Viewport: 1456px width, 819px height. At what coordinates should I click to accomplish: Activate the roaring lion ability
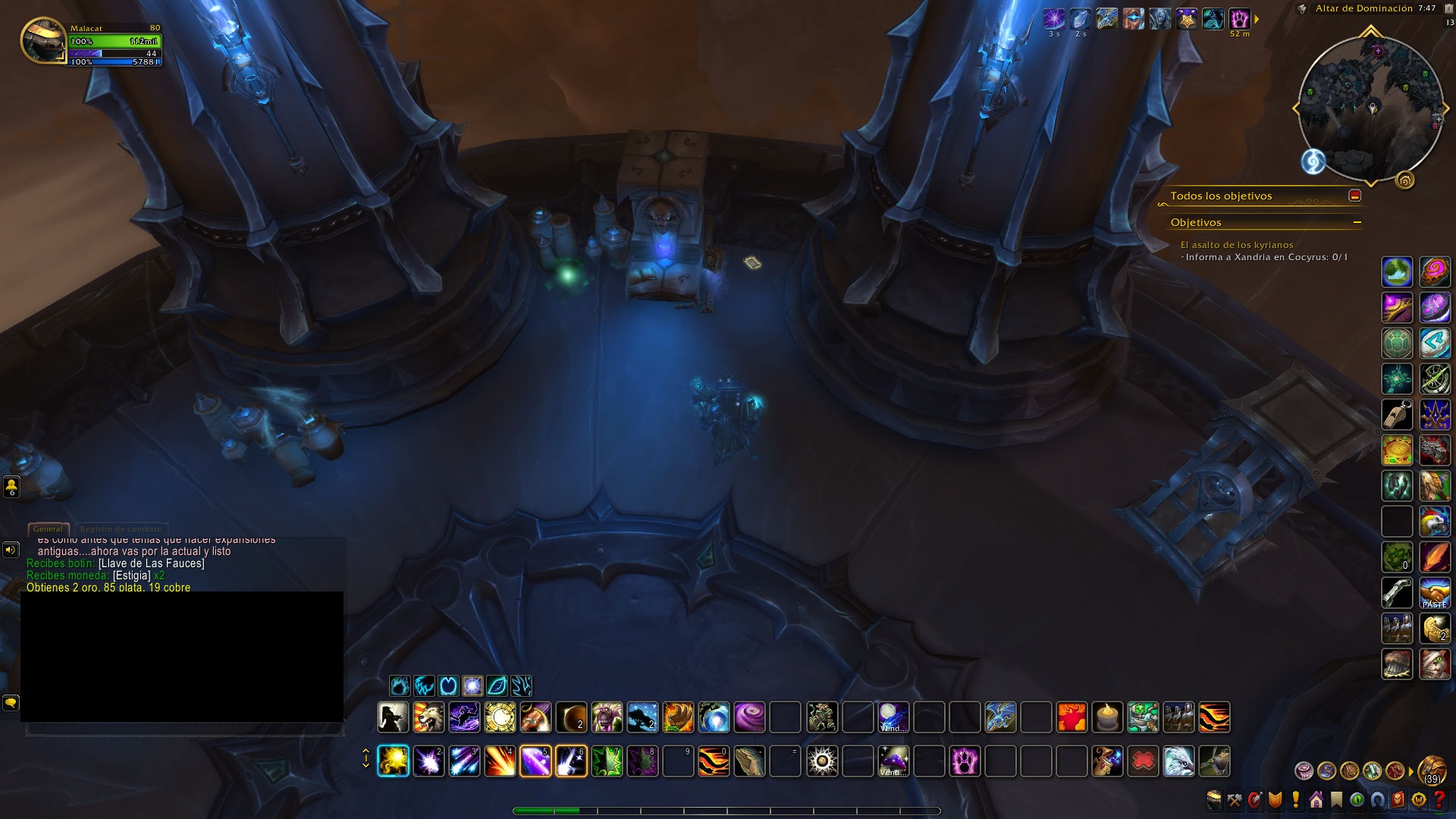(x=428, y=717)
